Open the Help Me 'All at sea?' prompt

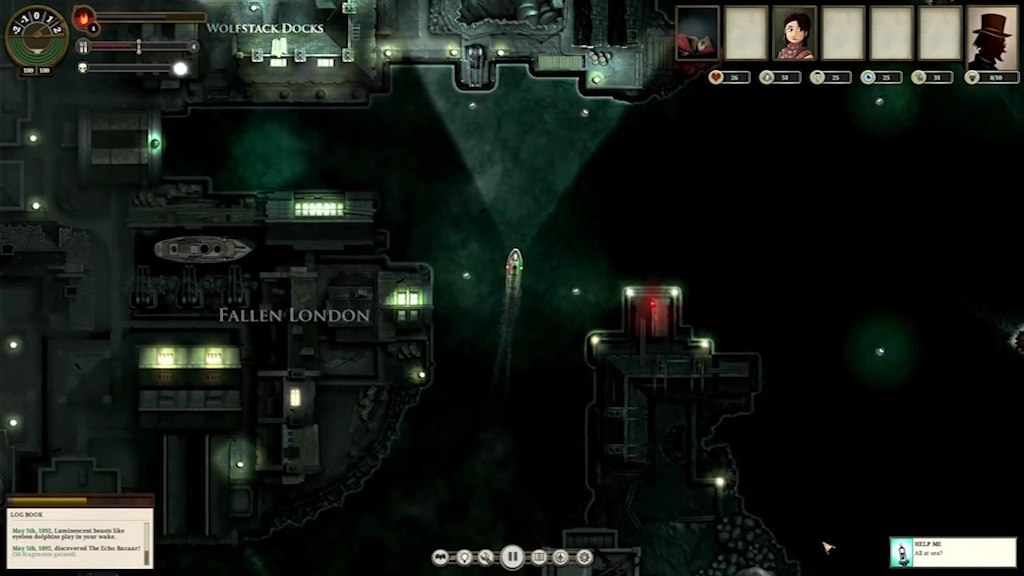953,551
